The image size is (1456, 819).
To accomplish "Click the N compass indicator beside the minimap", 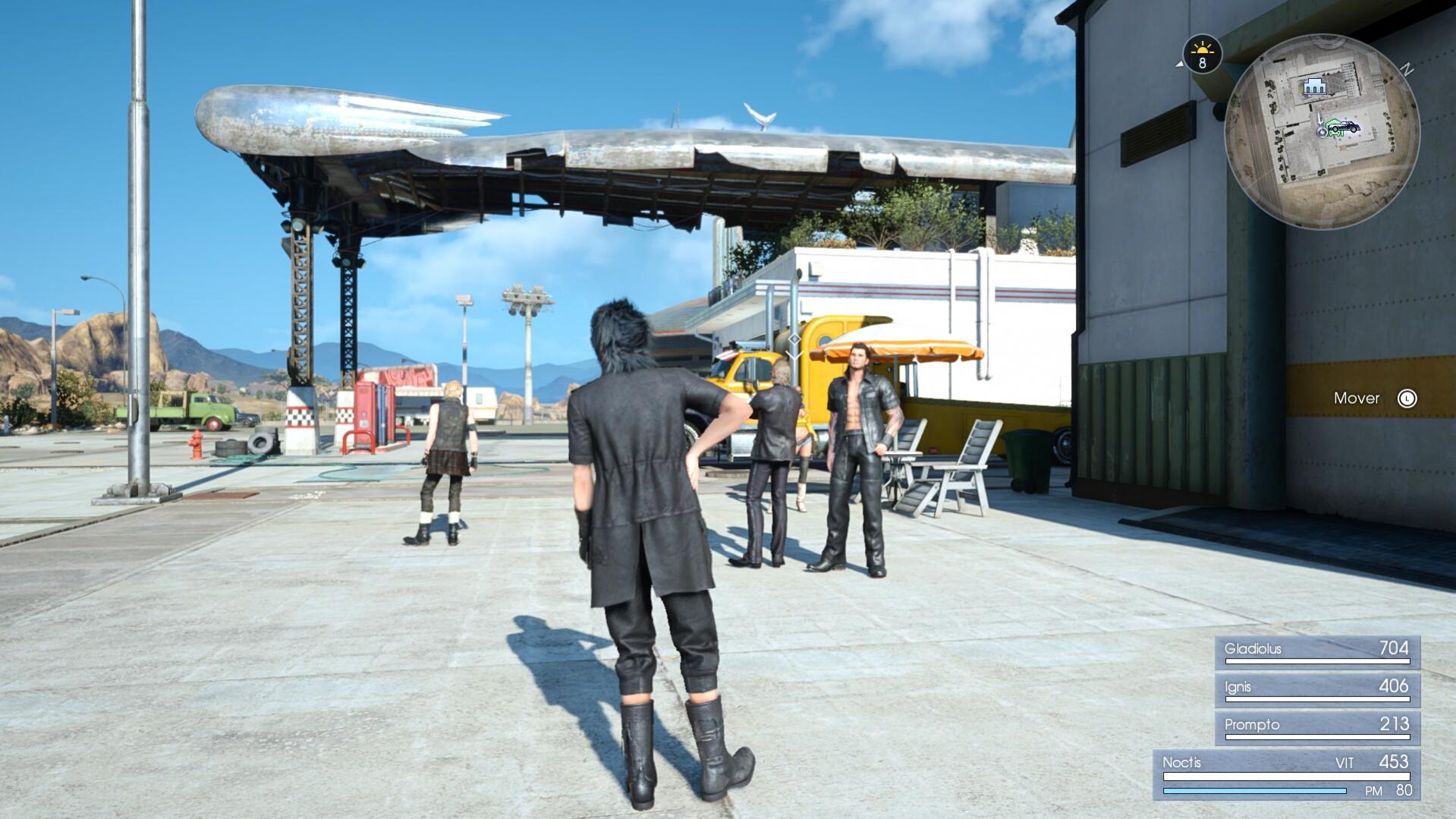I will tap(1407, 68).
